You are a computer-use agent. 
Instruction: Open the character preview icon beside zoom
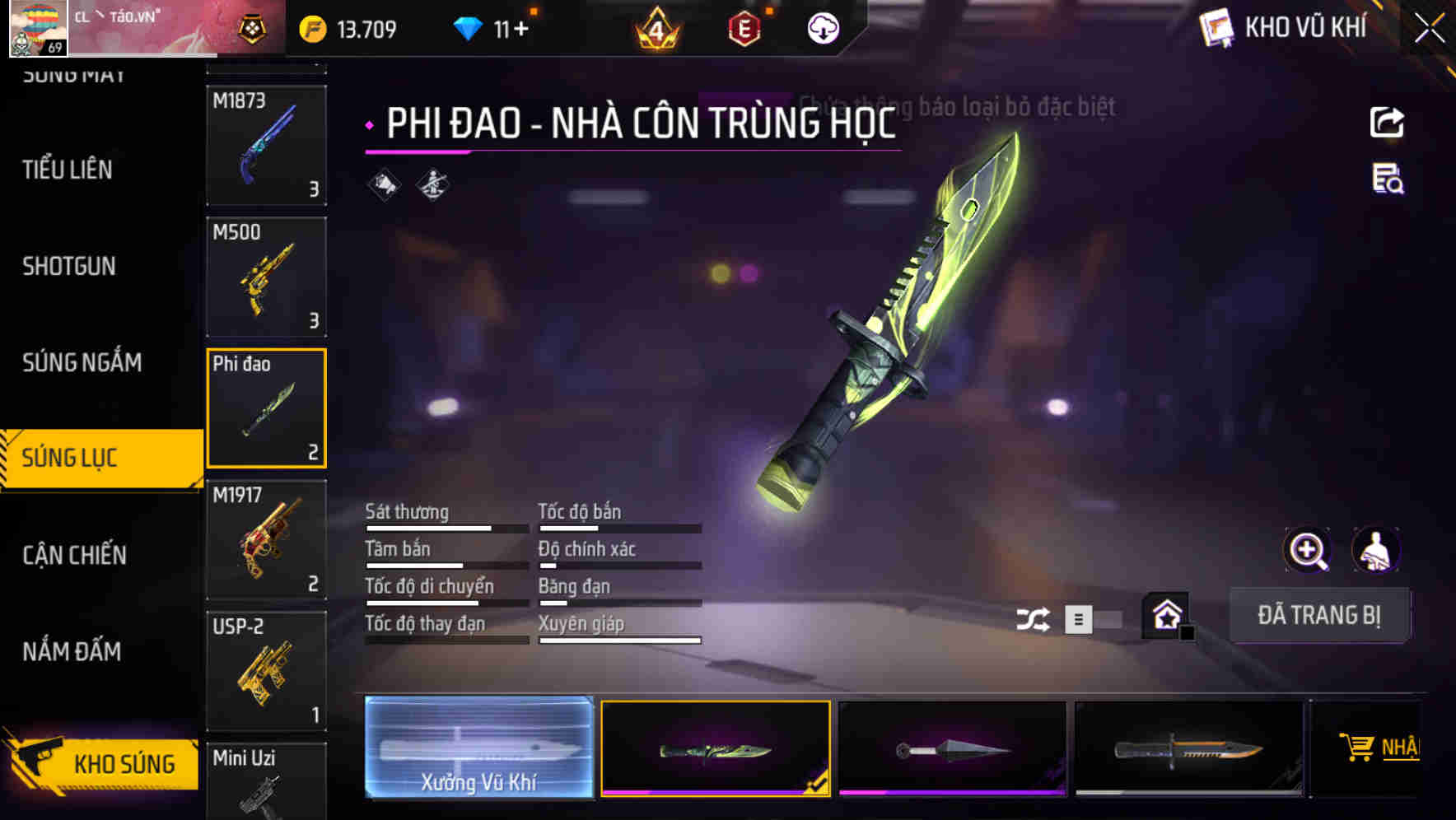pyautogui.click(x=1377, y=549)
